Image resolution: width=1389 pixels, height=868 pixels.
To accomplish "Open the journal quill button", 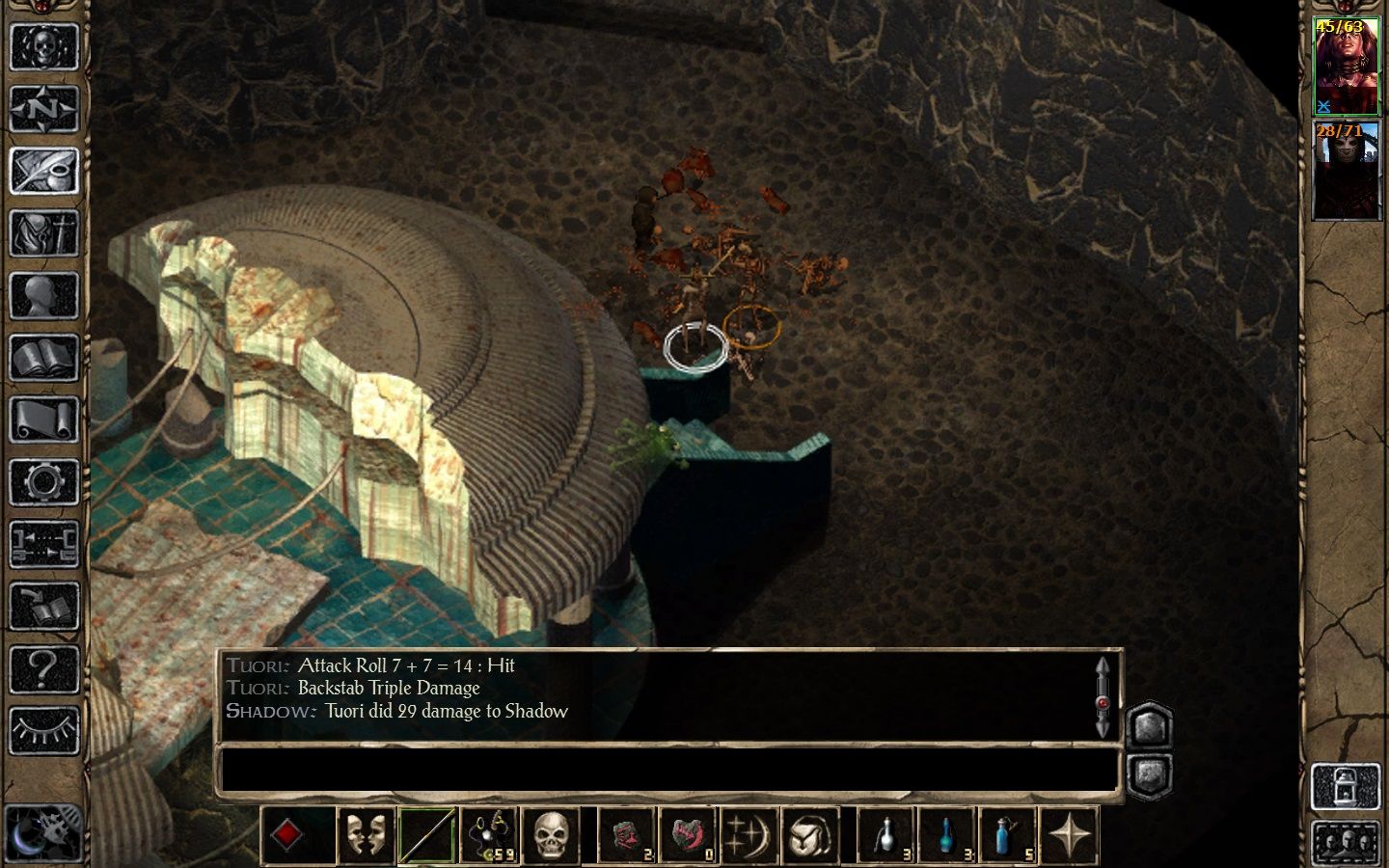I will pos(43,171).
